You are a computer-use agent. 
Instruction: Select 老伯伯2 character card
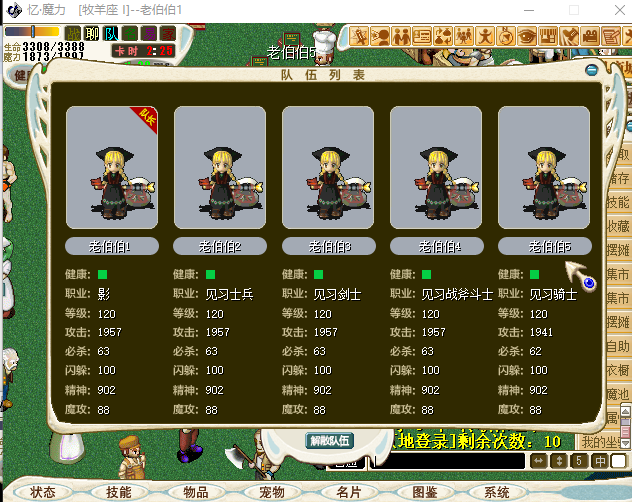coord(220,168)
